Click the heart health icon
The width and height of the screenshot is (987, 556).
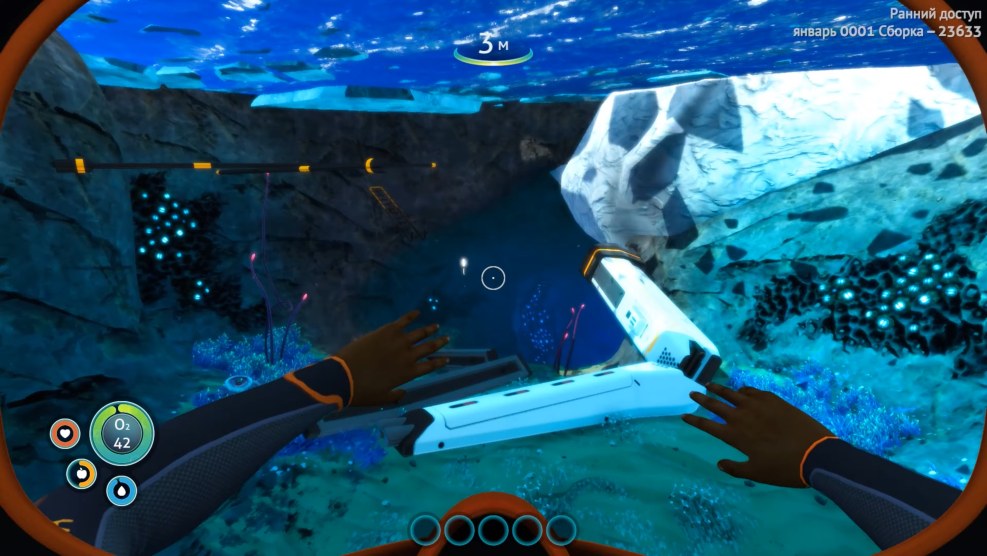tap(65, 434)
